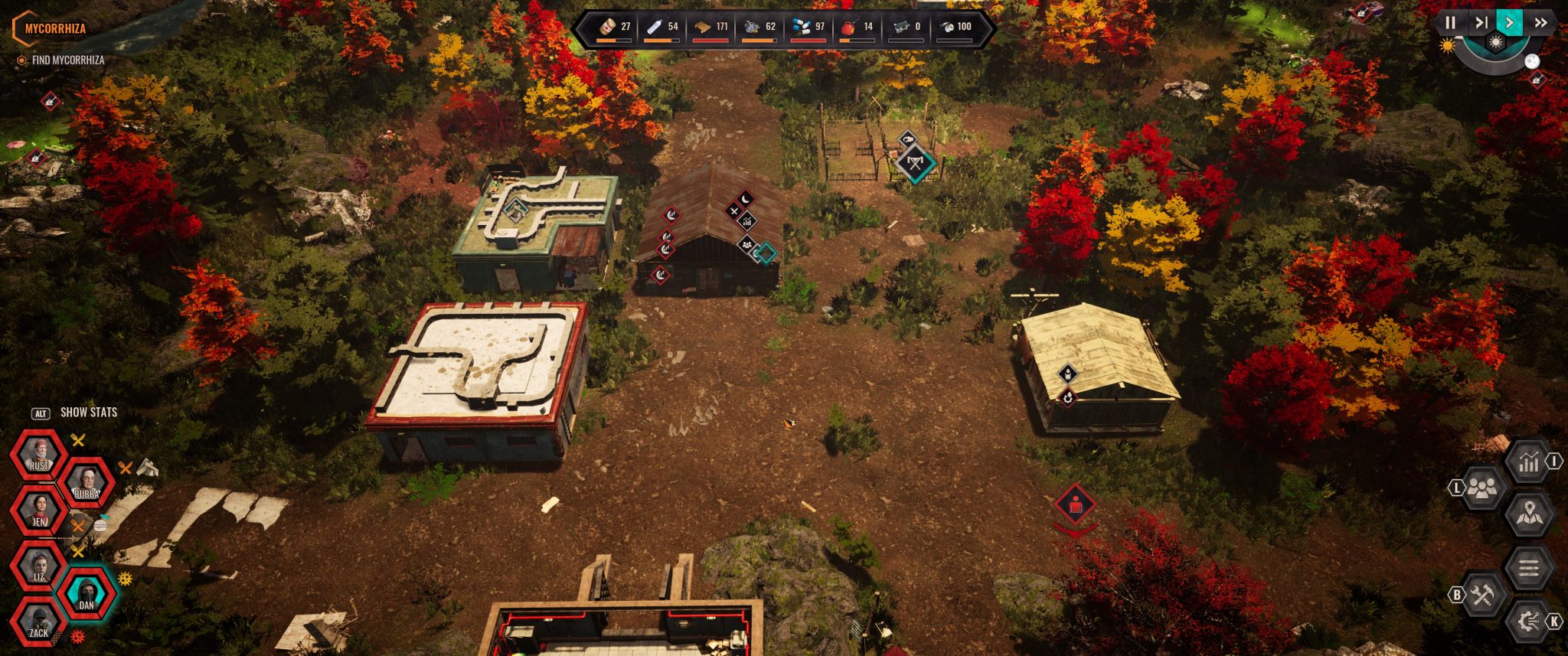Switch to fast-forward speed

1540,23
